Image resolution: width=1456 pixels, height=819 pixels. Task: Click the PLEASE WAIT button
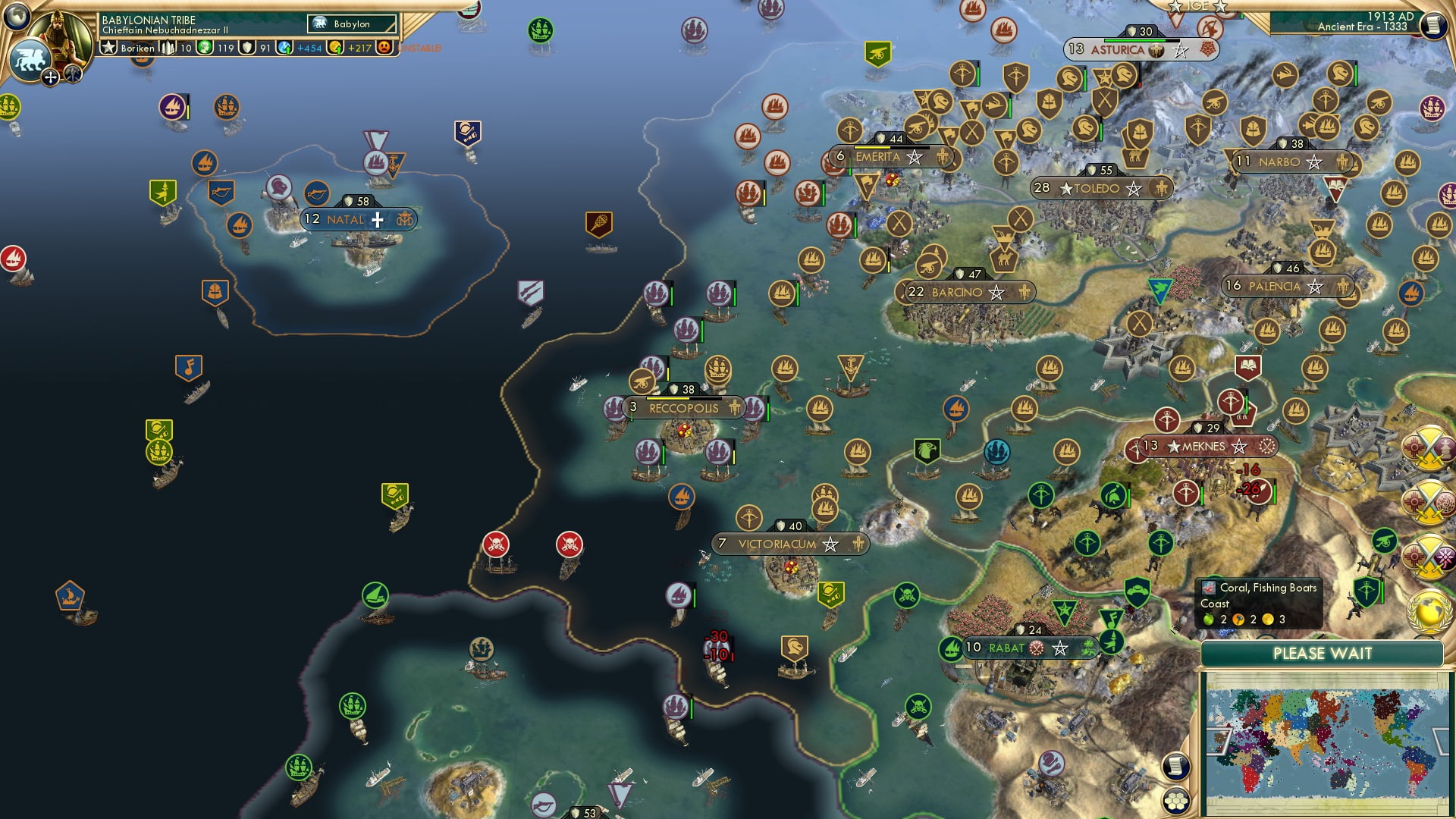pyautogui.click(x=1323, y=653)
